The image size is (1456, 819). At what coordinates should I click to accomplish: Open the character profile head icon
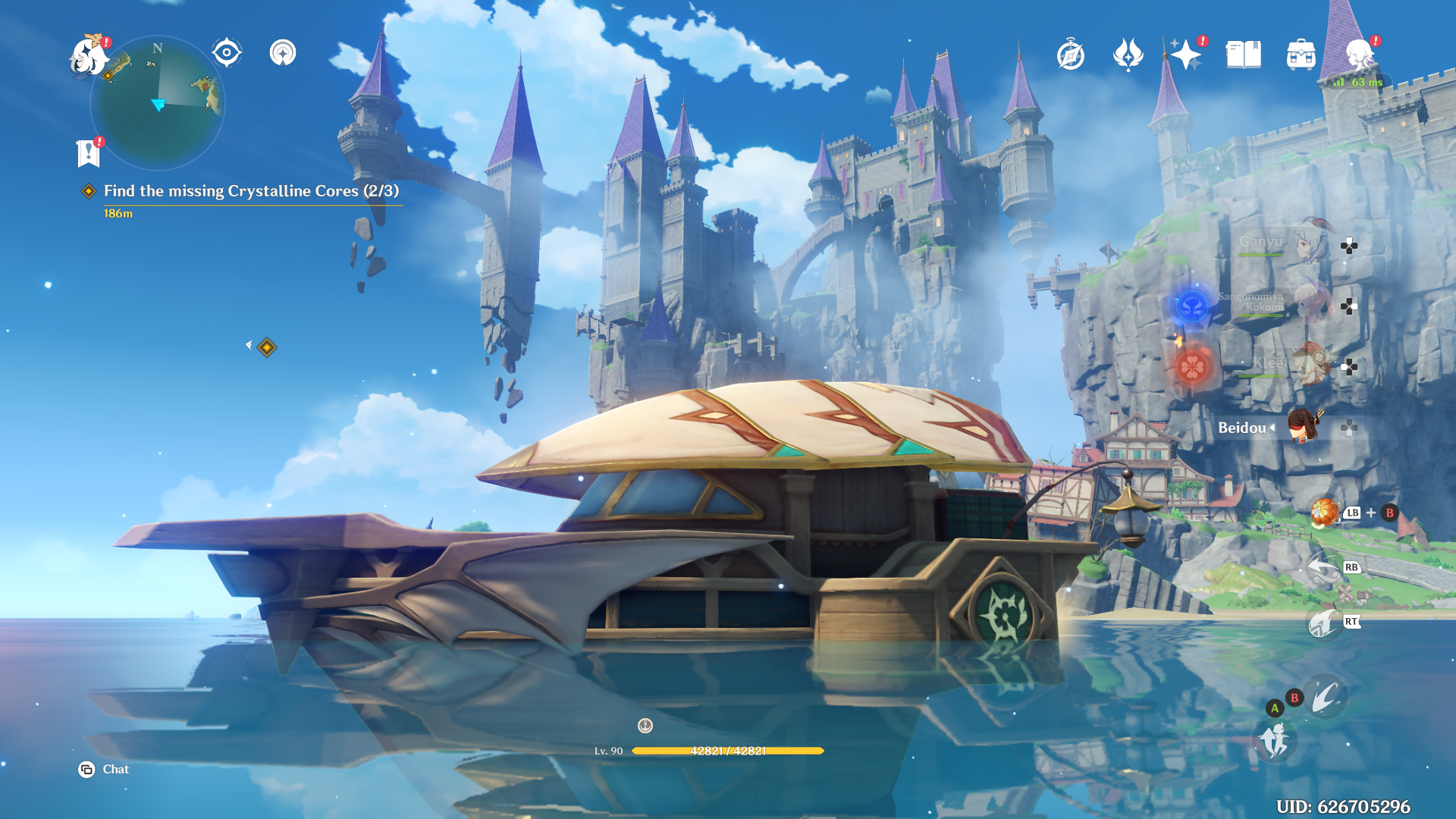coord(1360,55)
